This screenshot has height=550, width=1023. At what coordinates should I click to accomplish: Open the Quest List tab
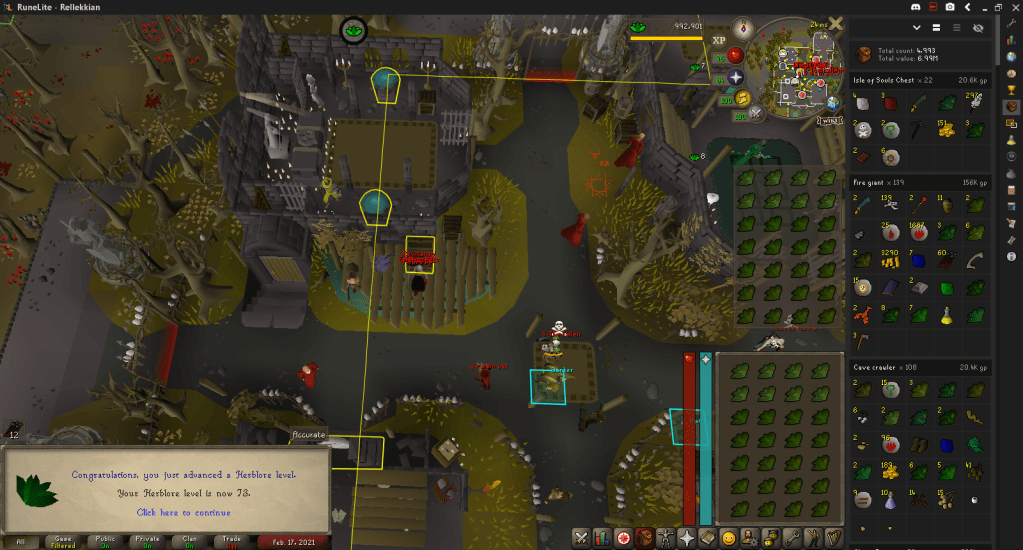pyautogui.click(x=623, y=538)
